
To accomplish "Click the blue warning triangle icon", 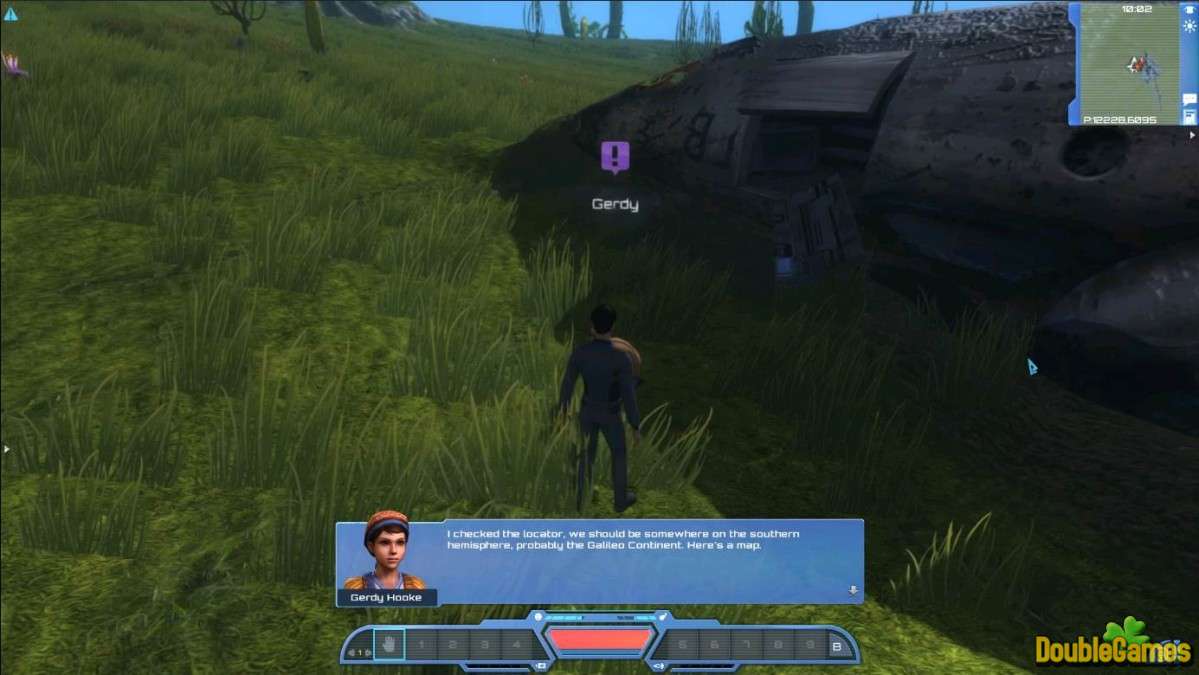I will (x=11, y=14).
